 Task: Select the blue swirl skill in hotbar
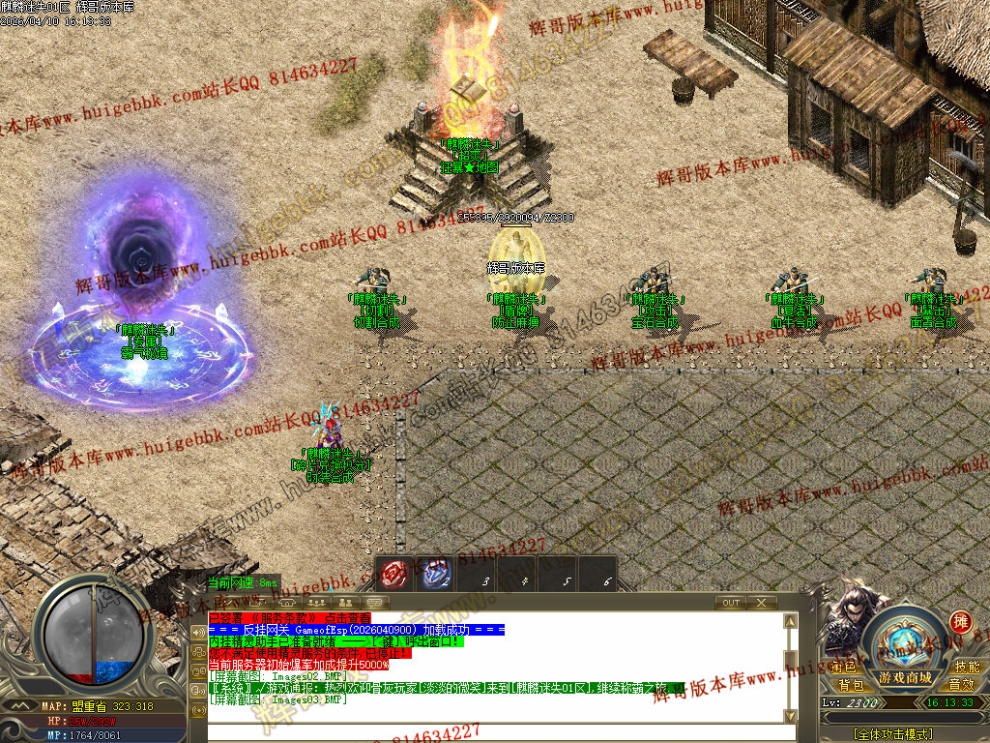click(436, 575)
